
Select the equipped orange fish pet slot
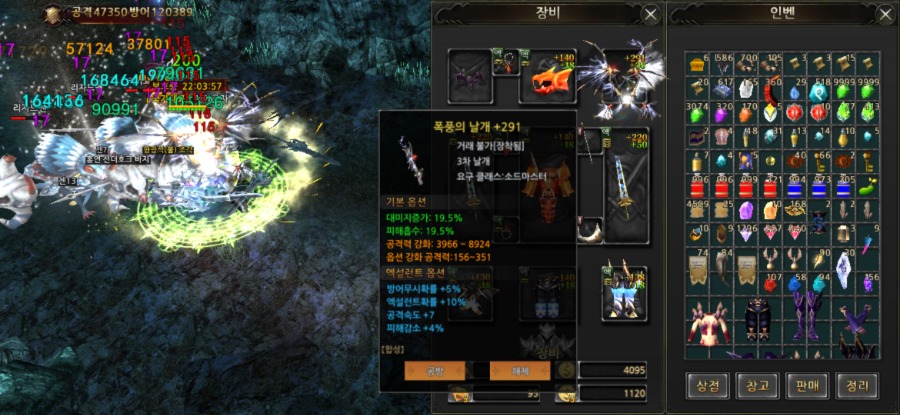[x=551, y=76]
